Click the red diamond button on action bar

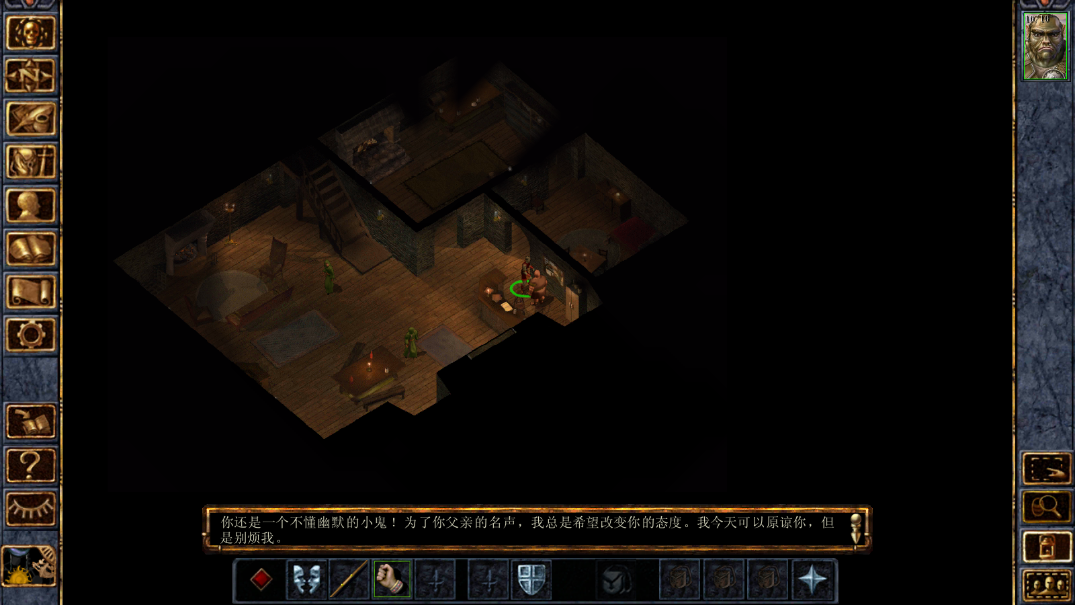click(x=261, y=580)
